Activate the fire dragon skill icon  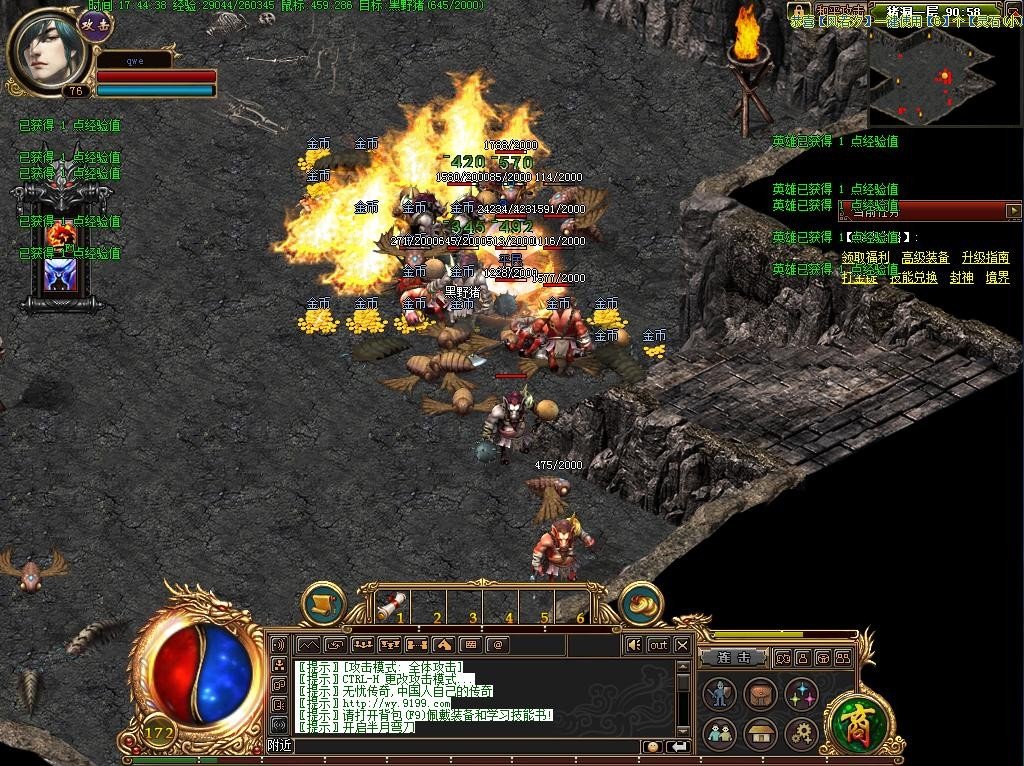(62, 236)
